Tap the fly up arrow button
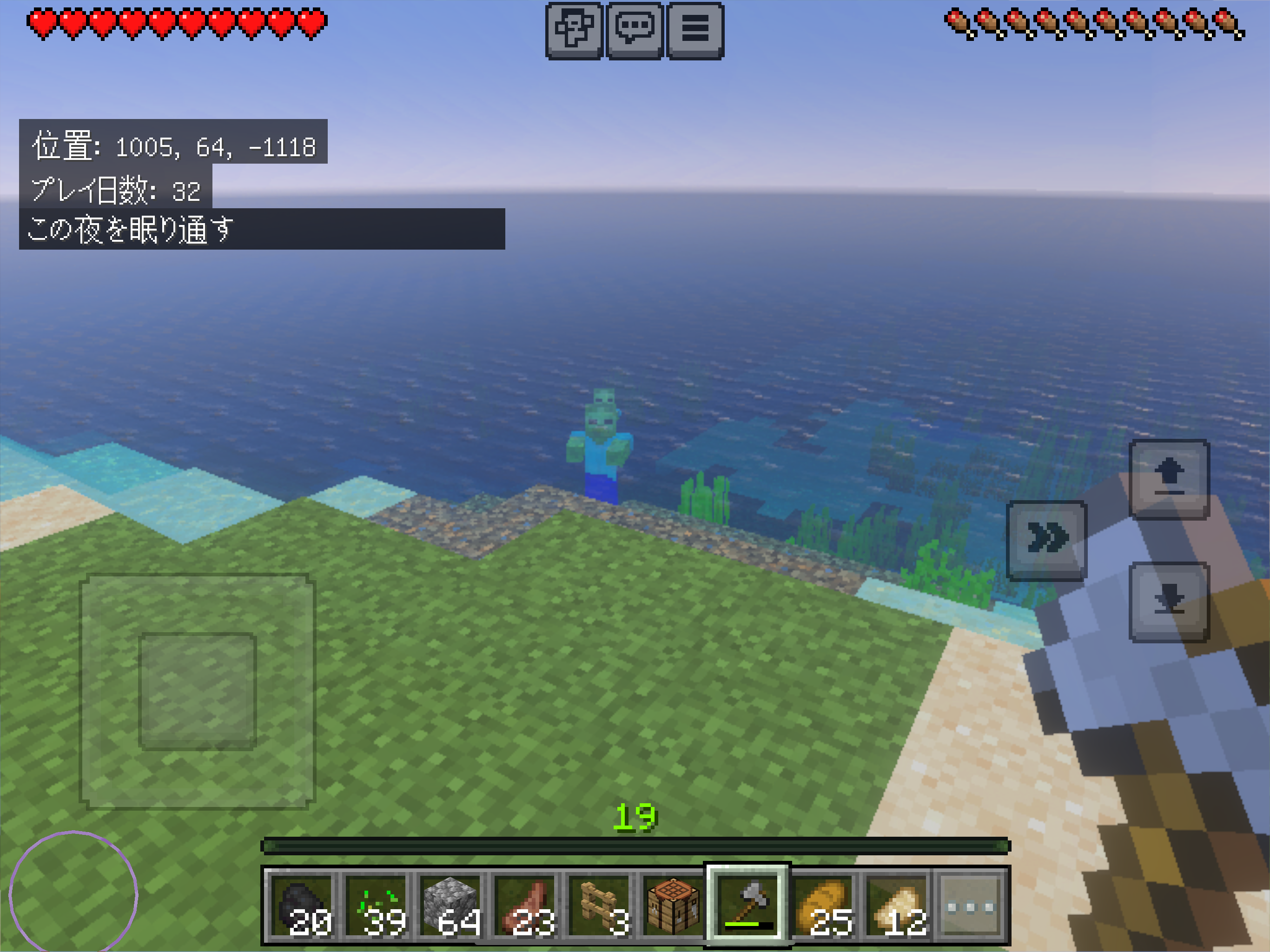The height and width of the screenshot is (952, 1270). [1169, 479]
